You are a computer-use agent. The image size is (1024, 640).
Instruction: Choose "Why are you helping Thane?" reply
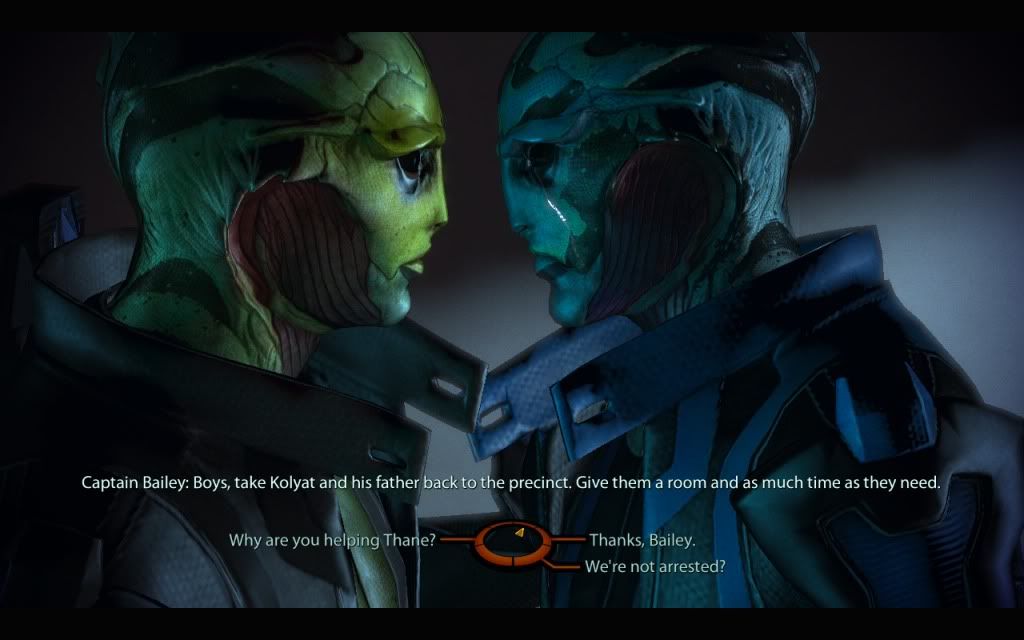coord(332,541)
